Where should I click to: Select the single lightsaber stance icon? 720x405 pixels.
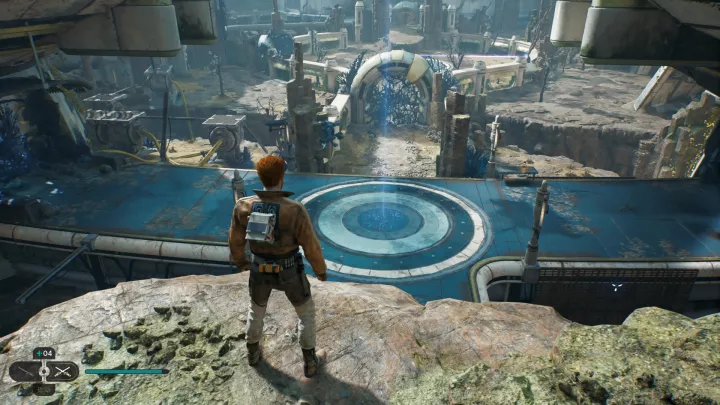(x=27, y=372)
